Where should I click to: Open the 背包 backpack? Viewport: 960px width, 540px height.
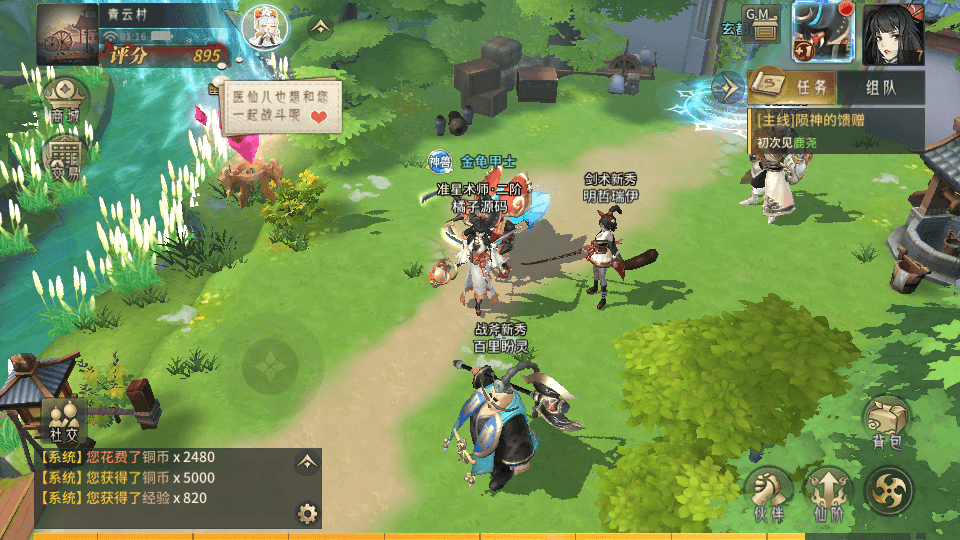tap(887, 422)
